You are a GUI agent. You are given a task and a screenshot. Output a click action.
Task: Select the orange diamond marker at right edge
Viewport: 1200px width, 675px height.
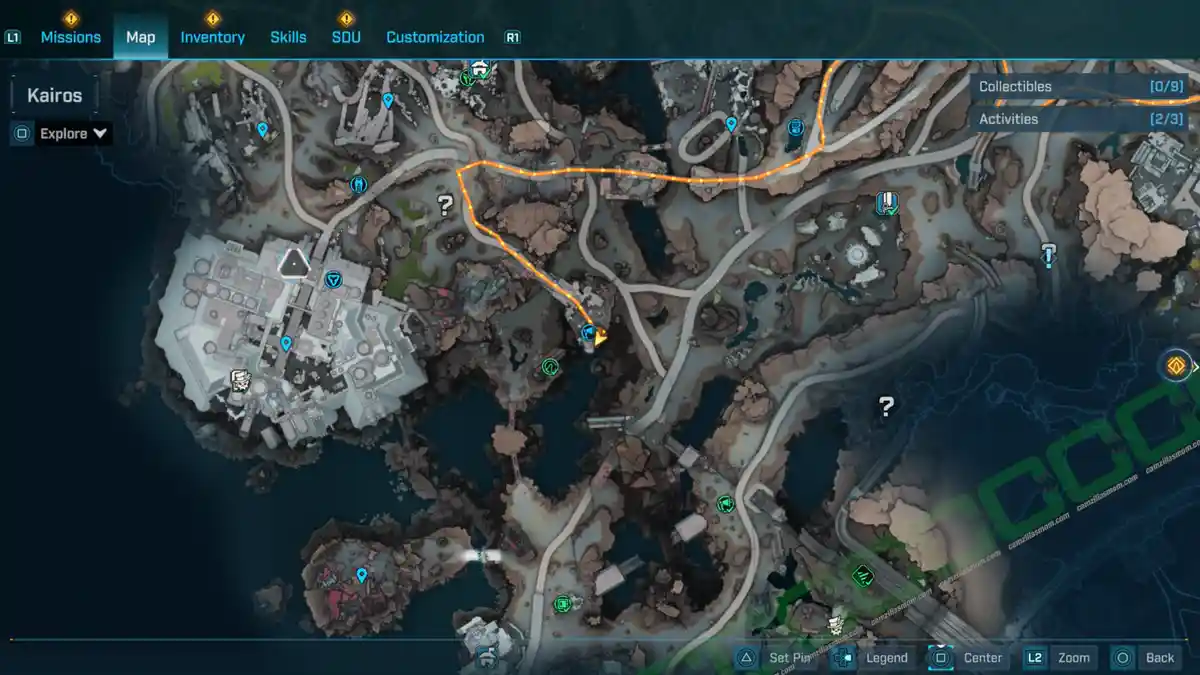(x=1177, y=365)
